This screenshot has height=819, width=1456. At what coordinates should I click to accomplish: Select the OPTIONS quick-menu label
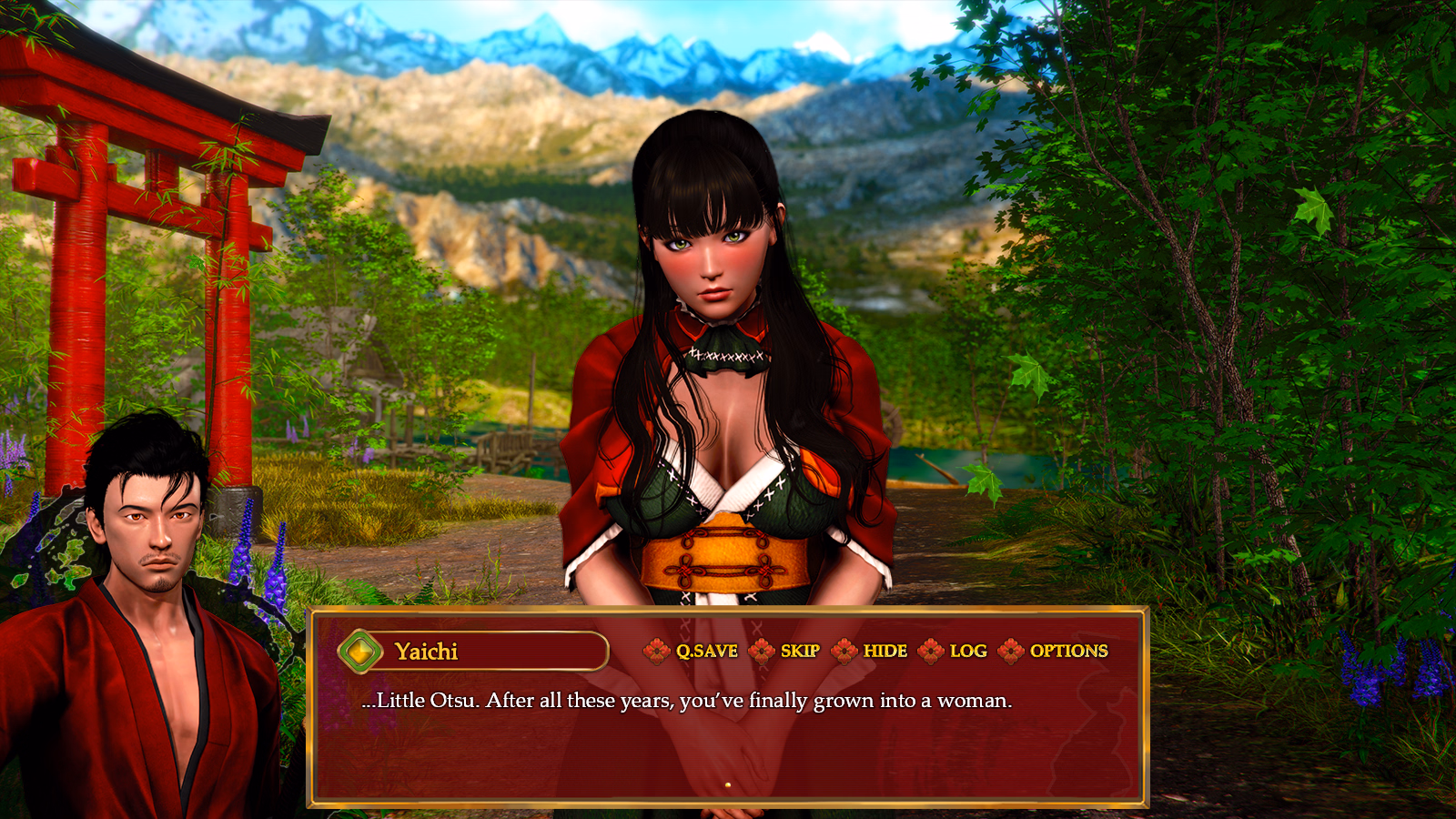[1068, 652]
